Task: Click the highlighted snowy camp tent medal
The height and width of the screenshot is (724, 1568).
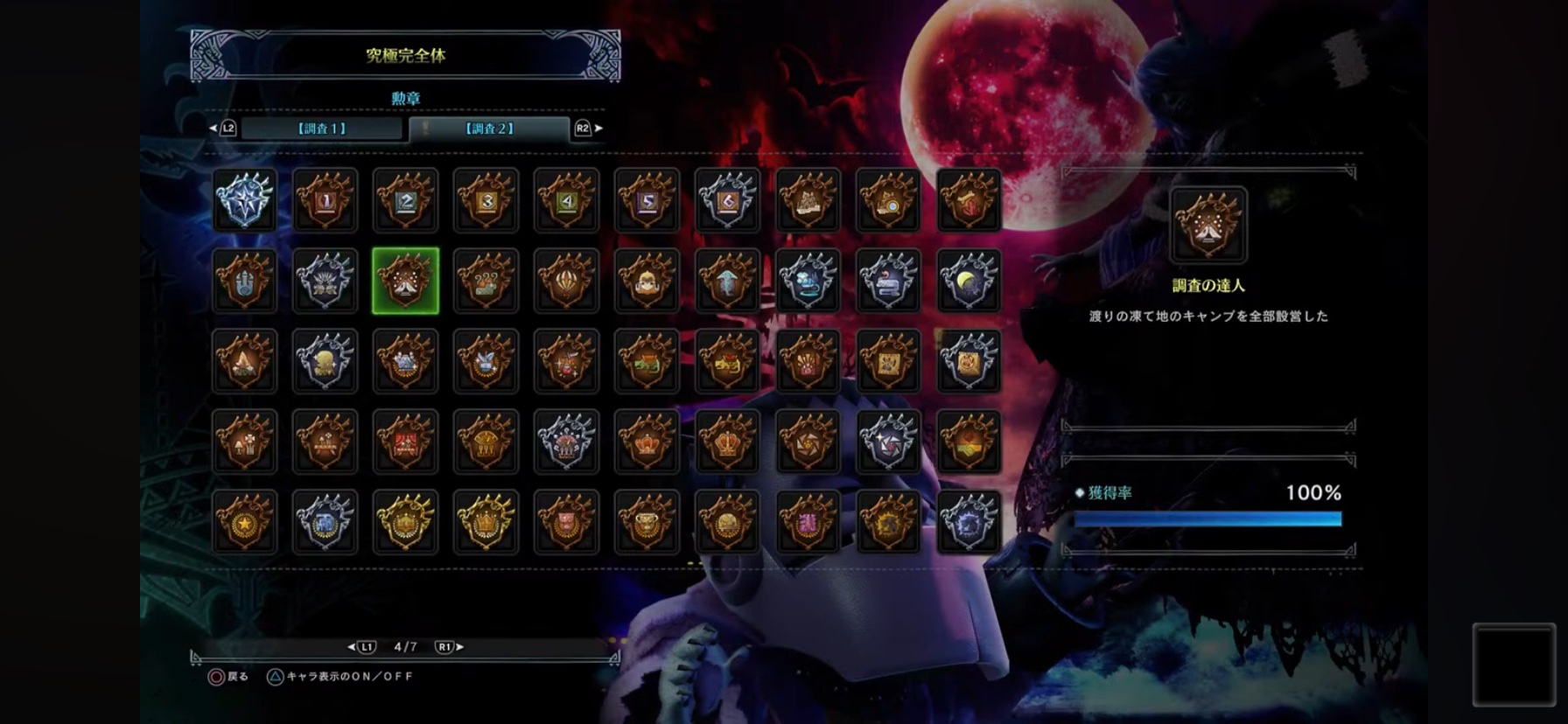Action: pos(405,281)
